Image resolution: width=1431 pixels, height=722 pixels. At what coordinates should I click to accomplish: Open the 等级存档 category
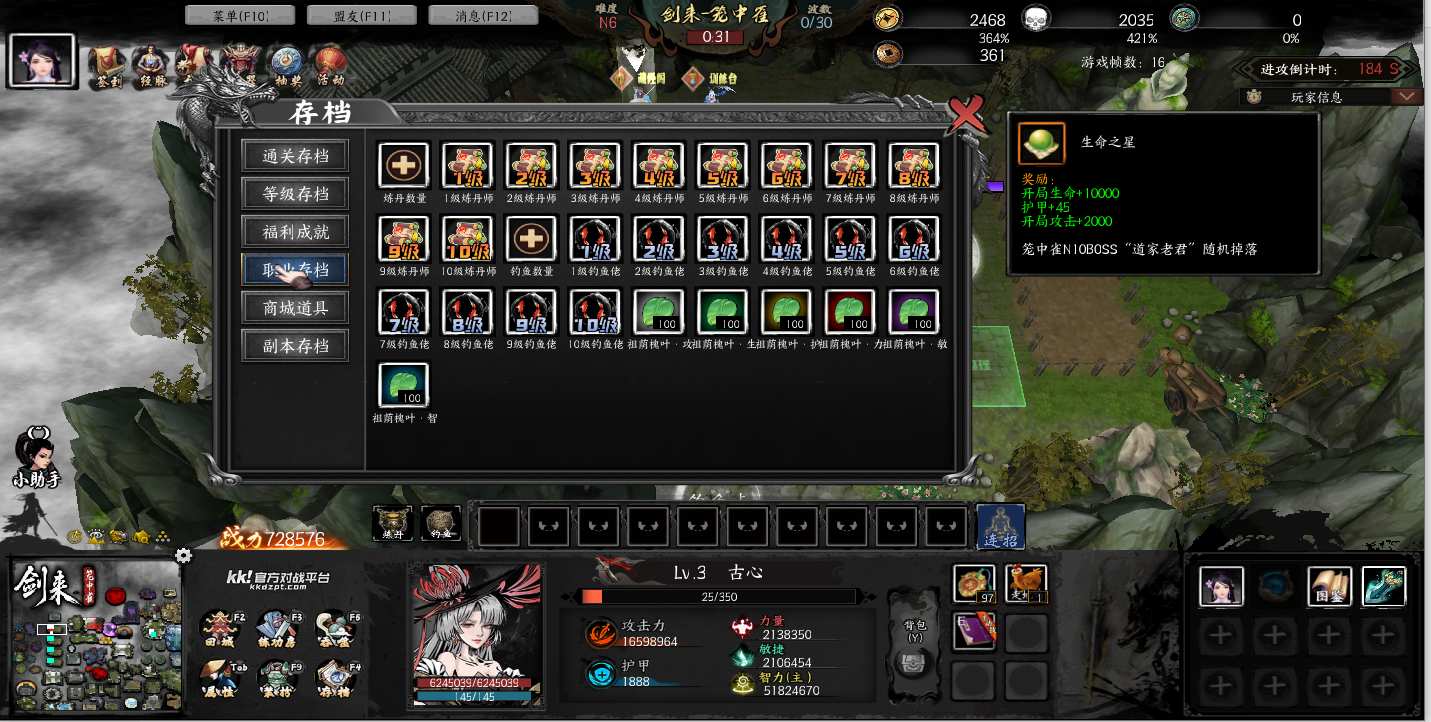click(295, 194)
